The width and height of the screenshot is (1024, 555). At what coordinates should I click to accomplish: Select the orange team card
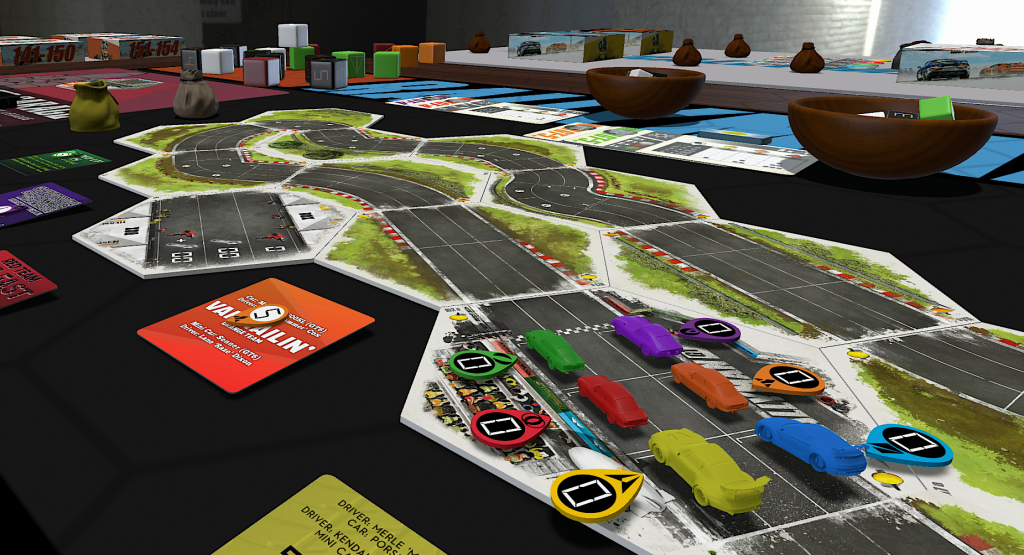tap(256, 332)
